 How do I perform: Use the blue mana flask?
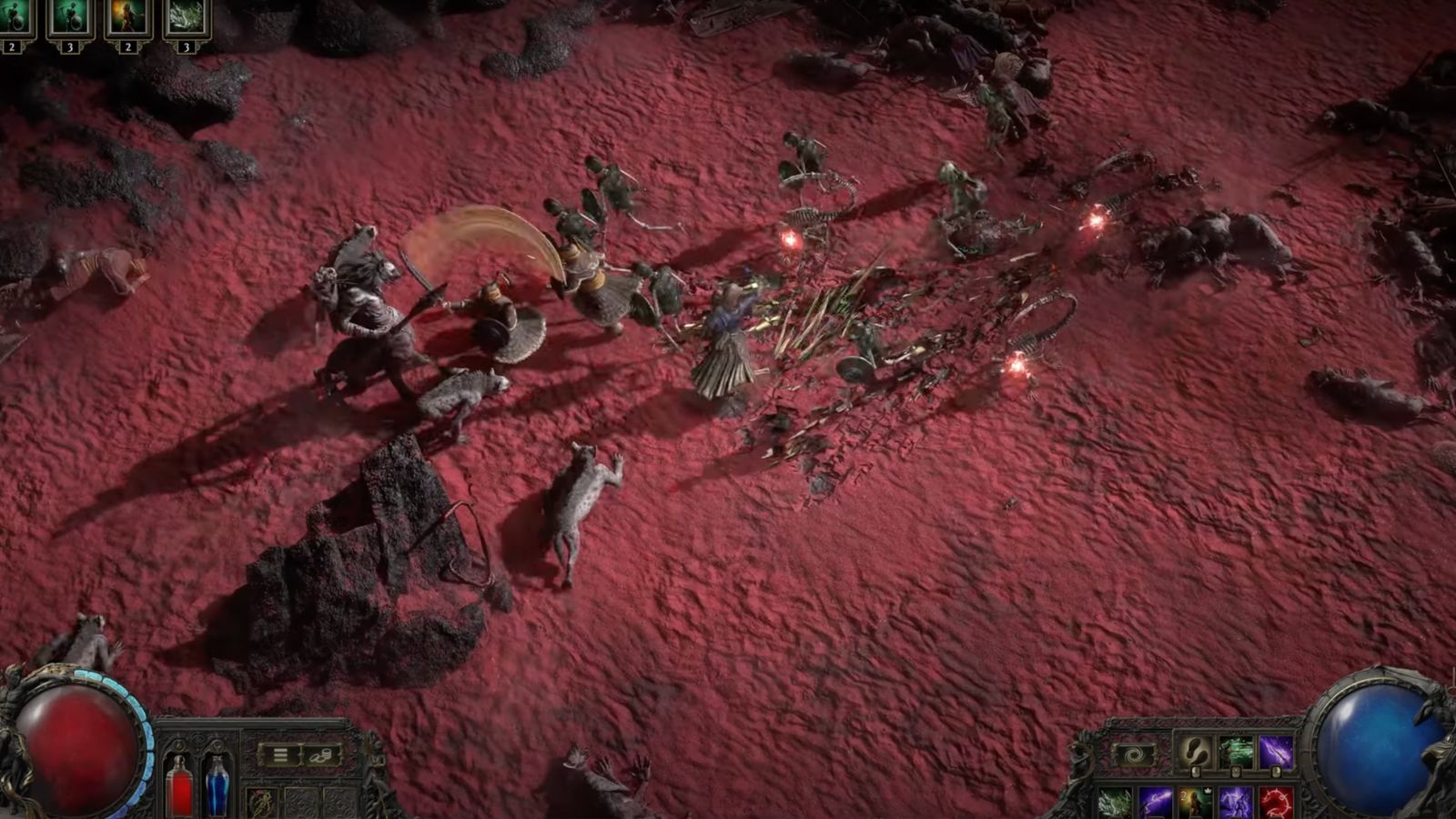click(217, 786)
